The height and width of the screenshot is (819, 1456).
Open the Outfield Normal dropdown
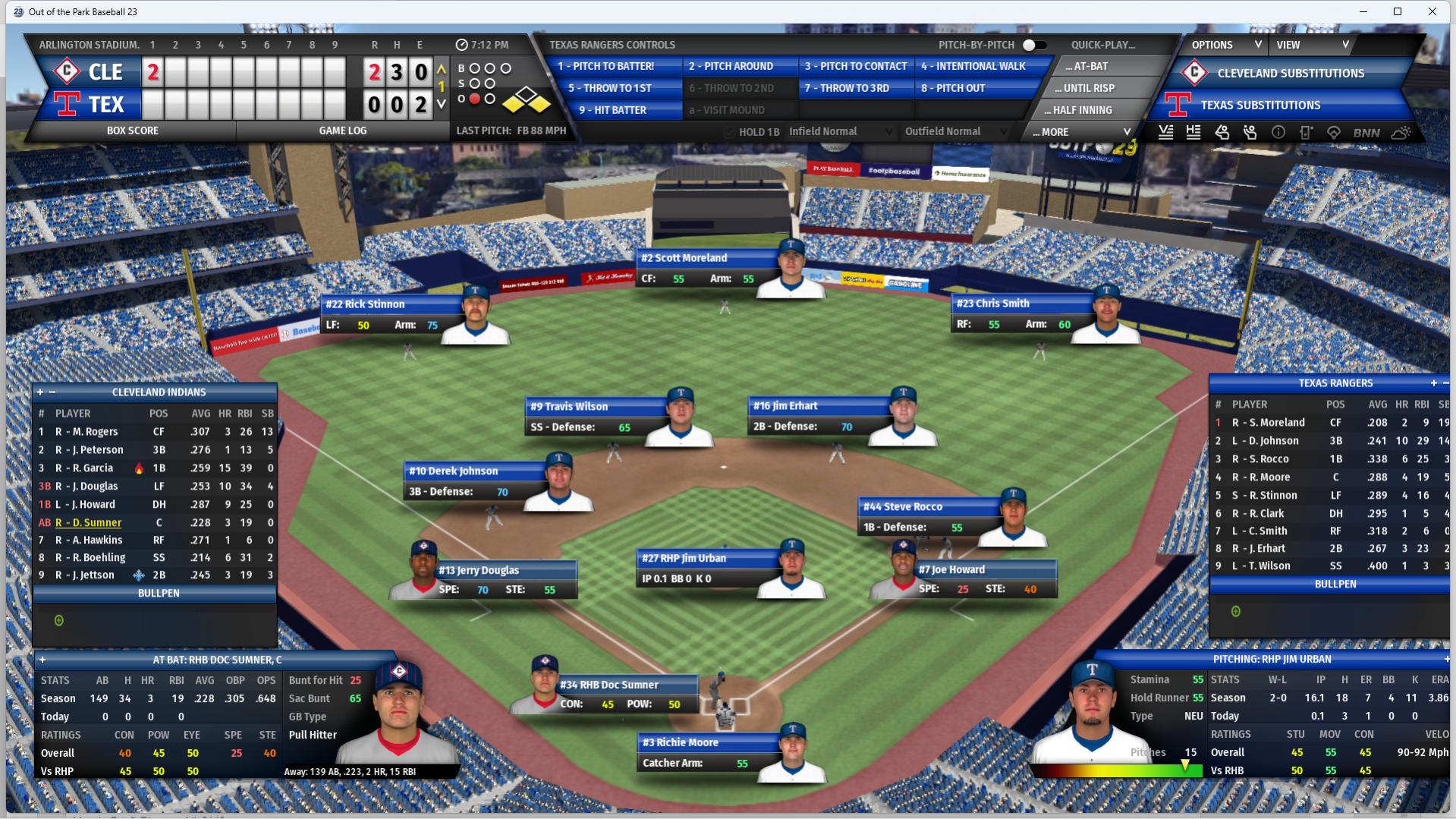coord(956,131)
